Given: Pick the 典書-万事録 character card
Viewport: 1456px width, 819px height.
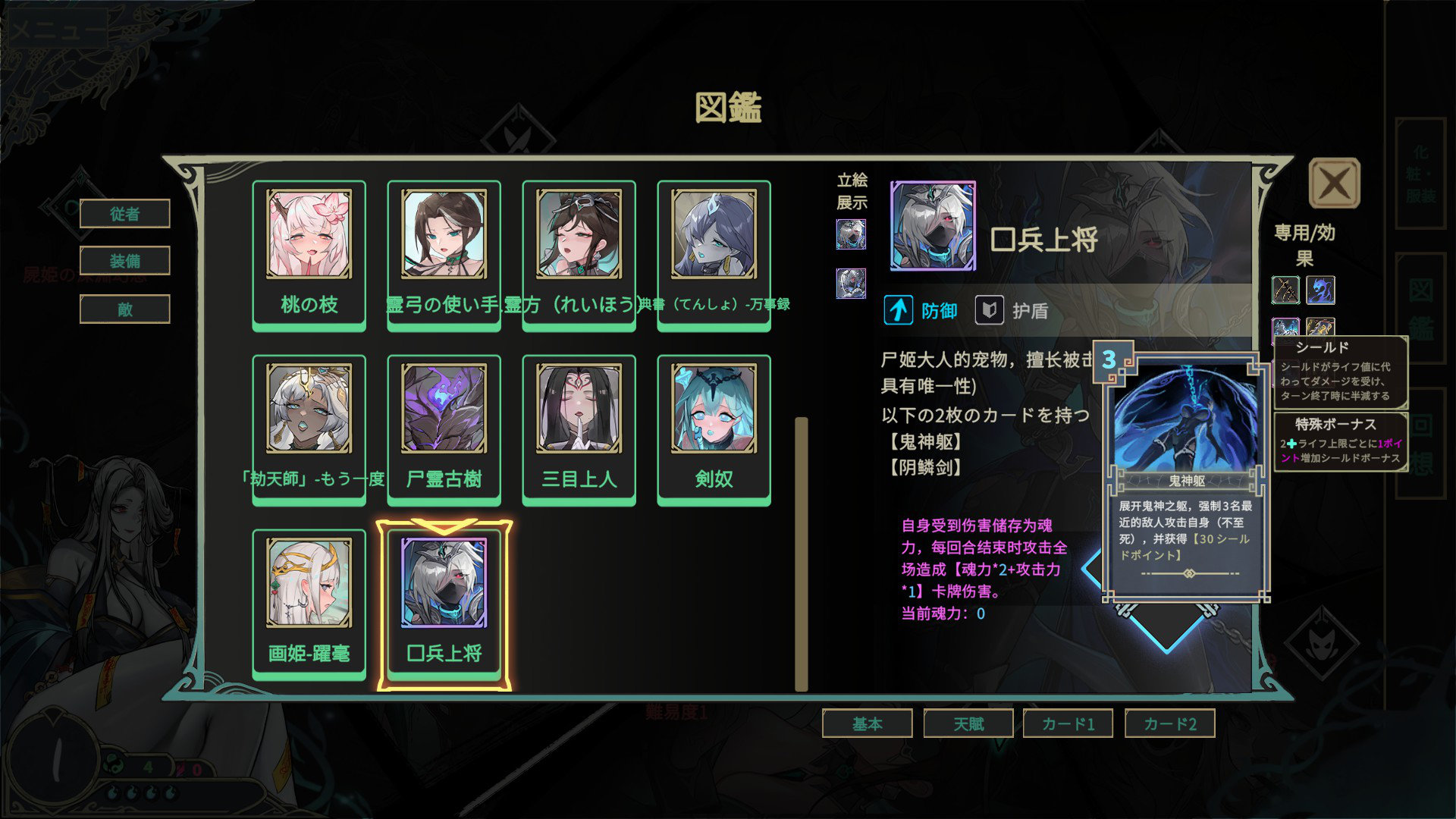Looking at the screenshot, I should click(x=714, y=254).
